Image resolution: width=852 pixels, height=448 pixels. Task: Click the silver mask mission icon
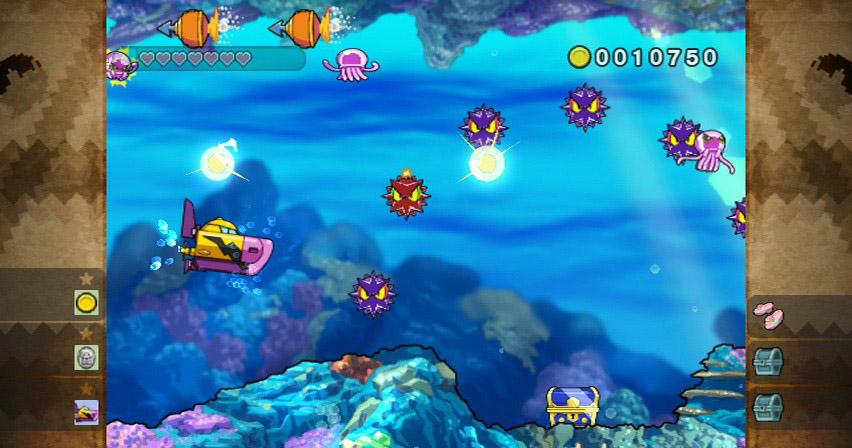point(87,357)
